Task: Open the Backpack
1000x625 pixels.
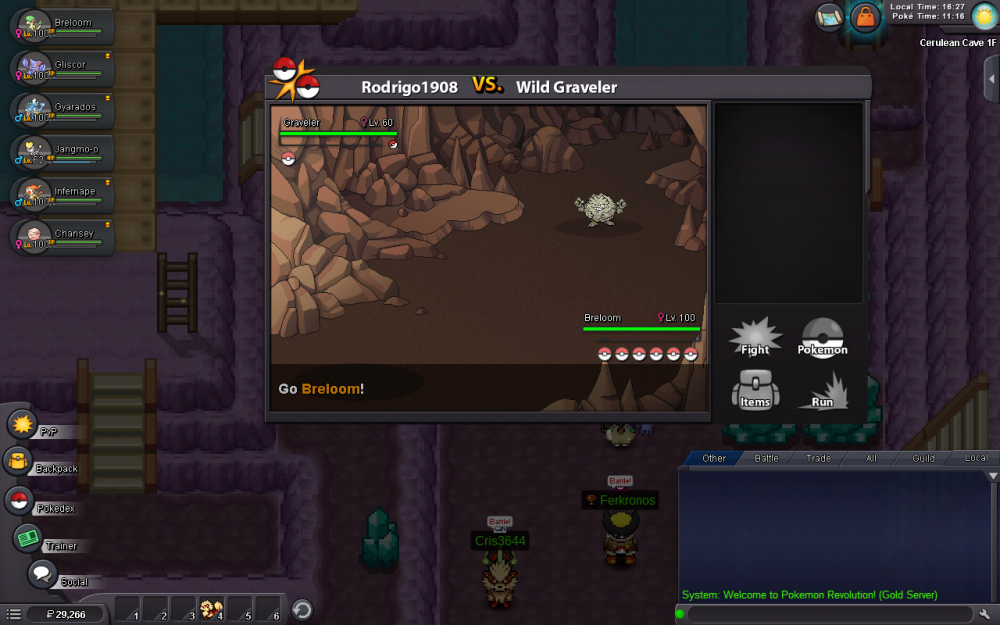Action: pyautogui.click(x=19, y=462)
